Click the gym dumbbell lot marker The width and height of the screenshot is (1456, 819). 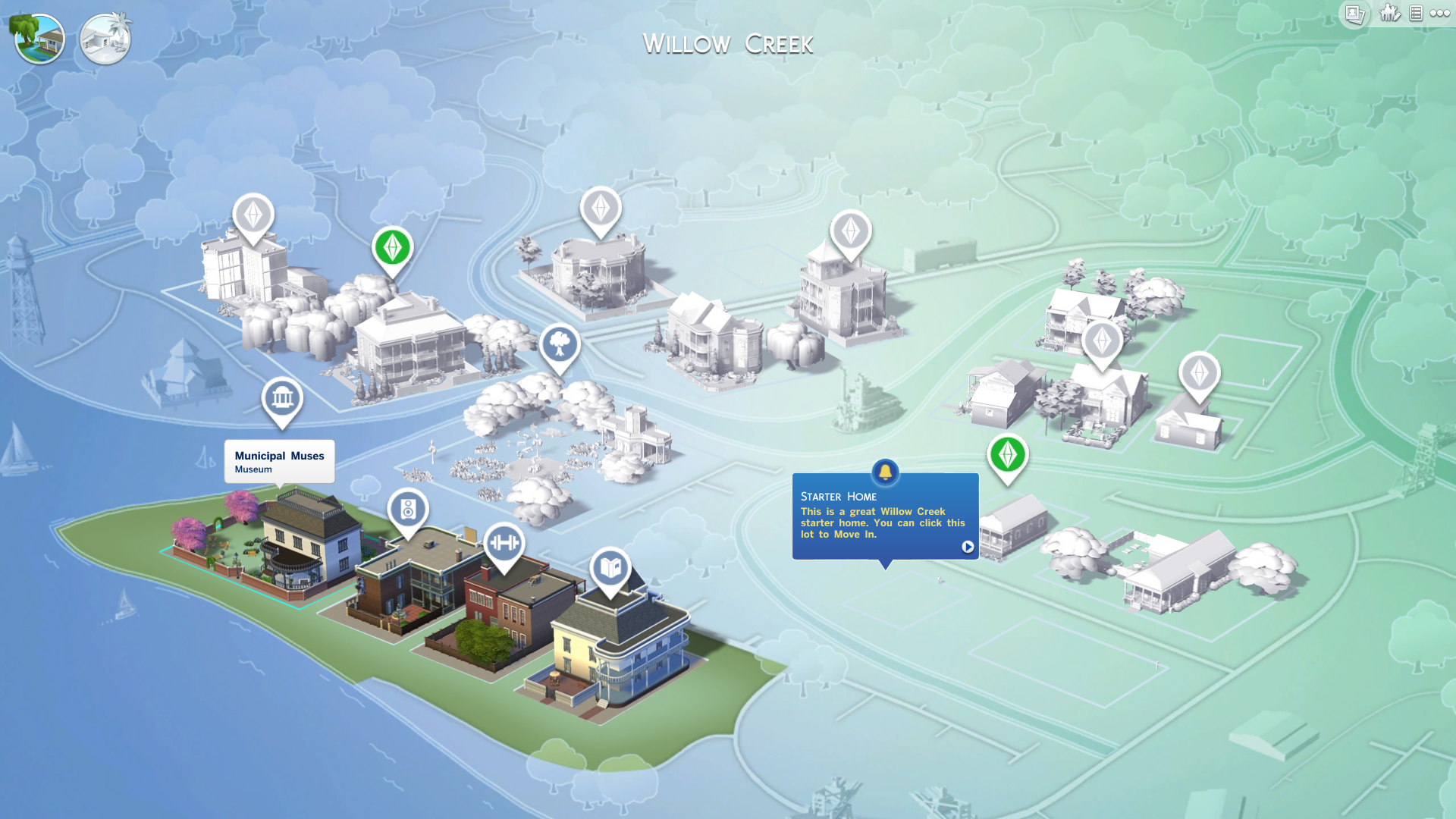coord(507,543)
